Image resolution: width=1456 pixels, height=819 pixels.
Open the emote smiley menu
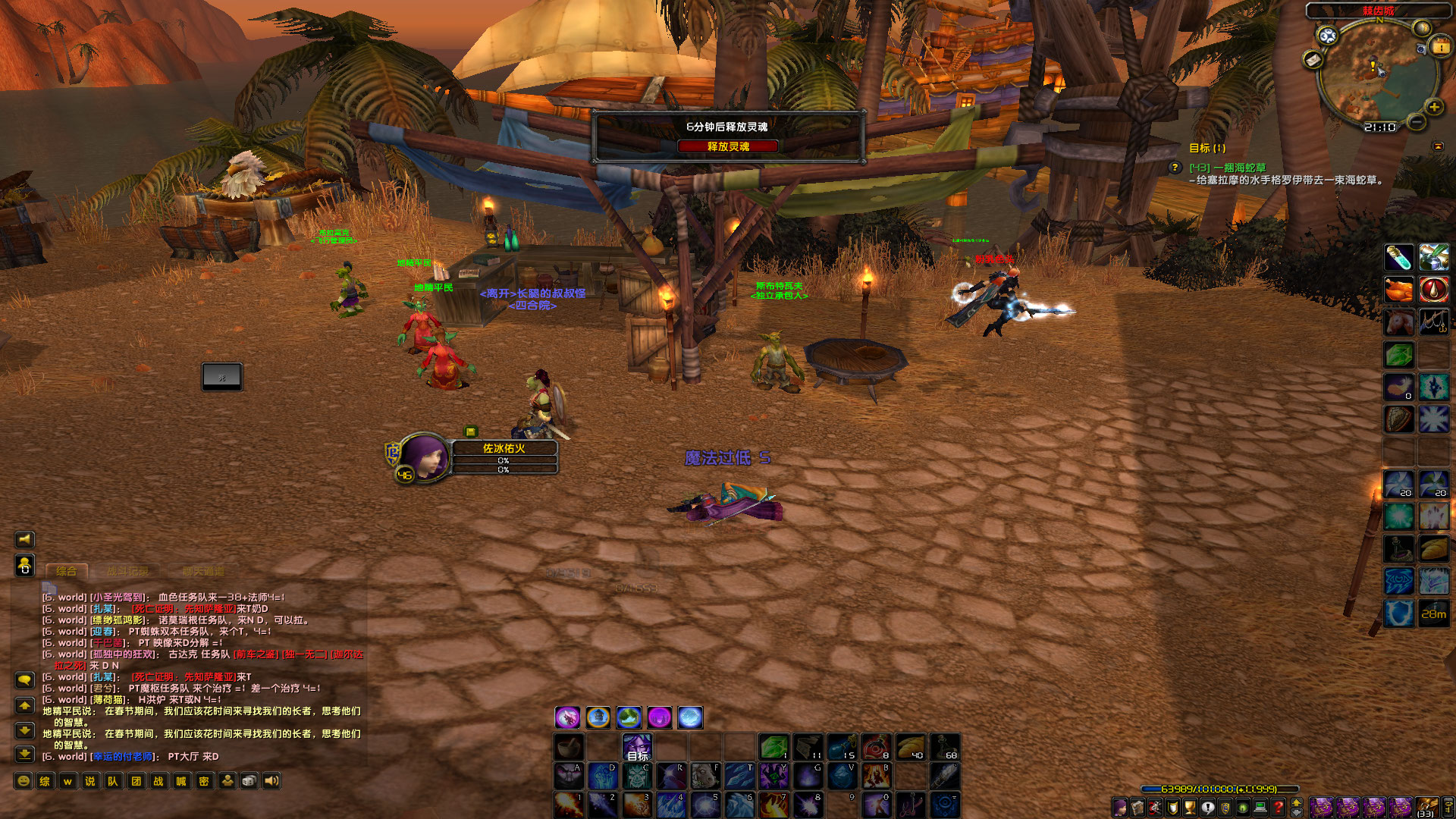[x=24, y=781]
